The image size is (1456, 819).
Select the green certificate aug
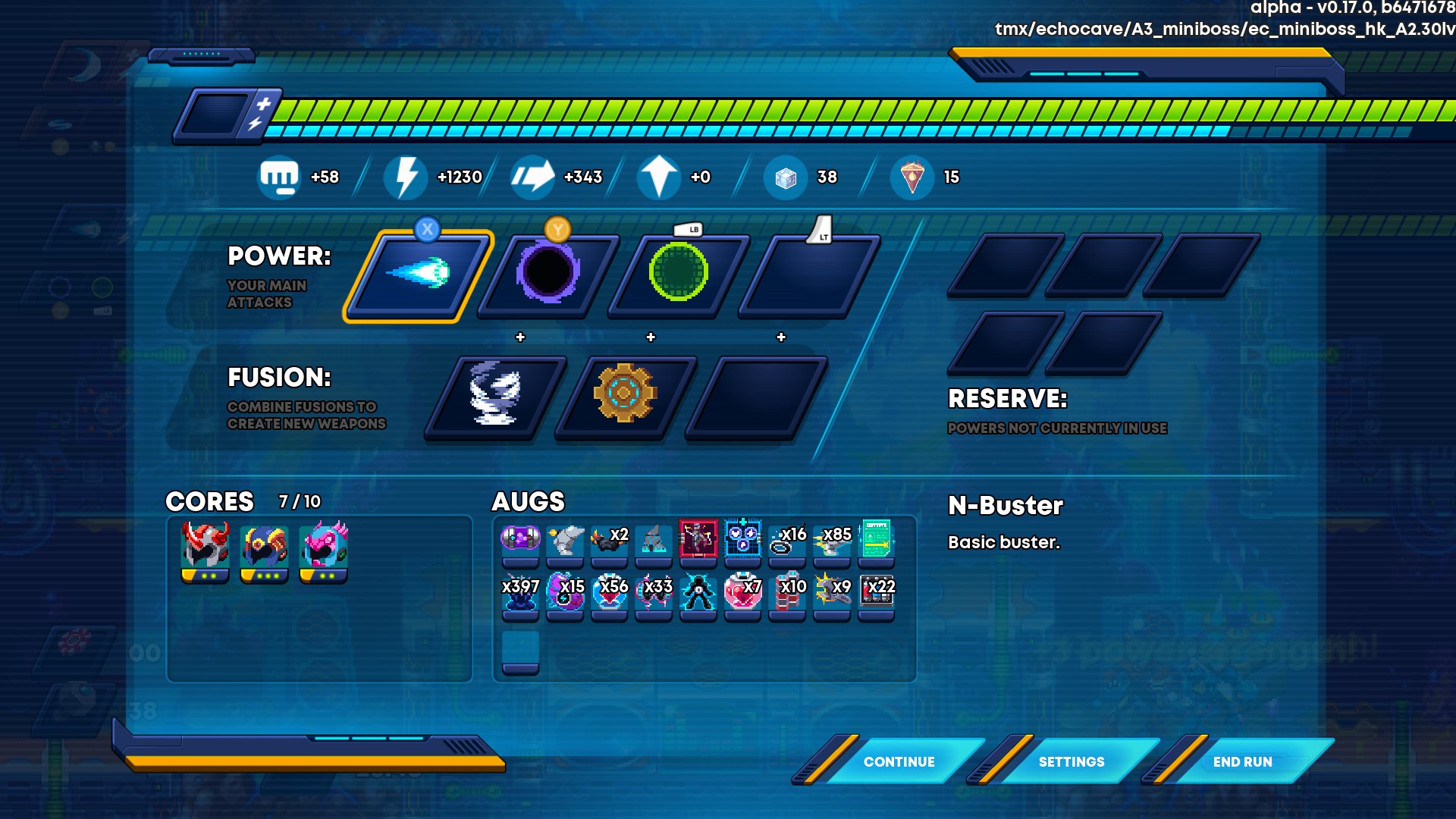(877, 540)
